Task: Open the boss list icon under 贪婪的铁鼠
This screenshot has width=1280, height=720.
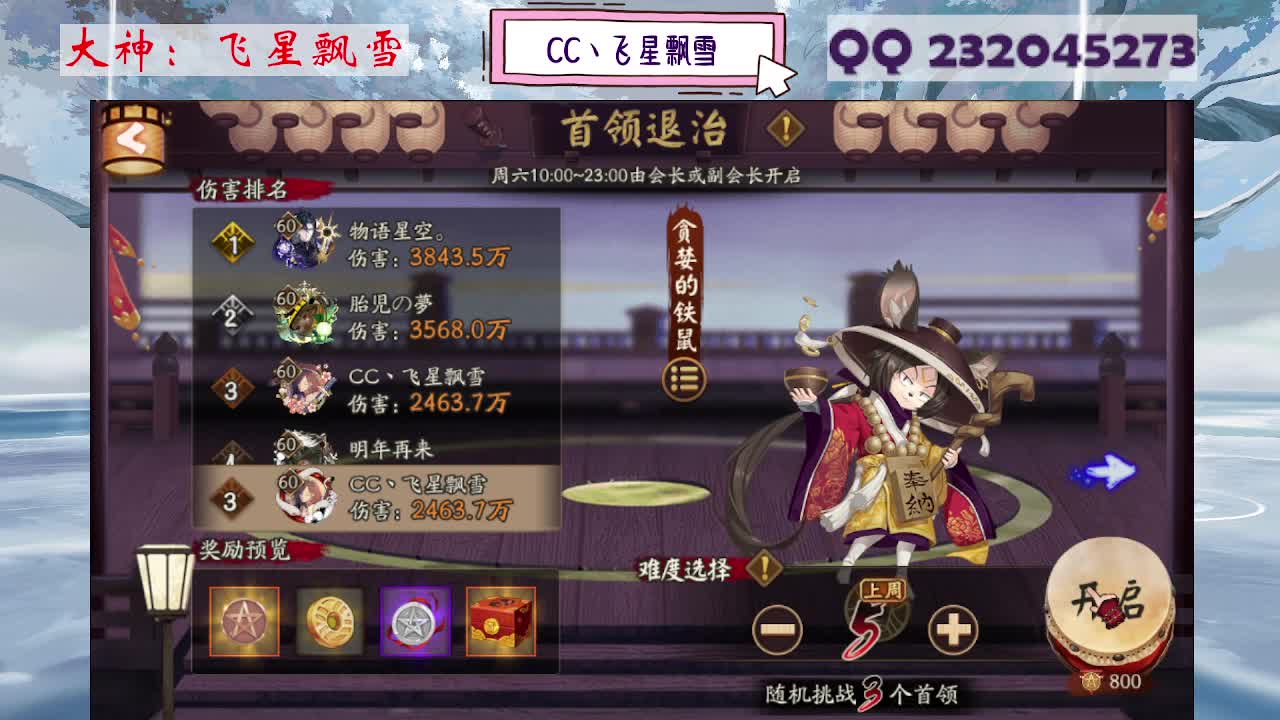Action: coord(682,376)
